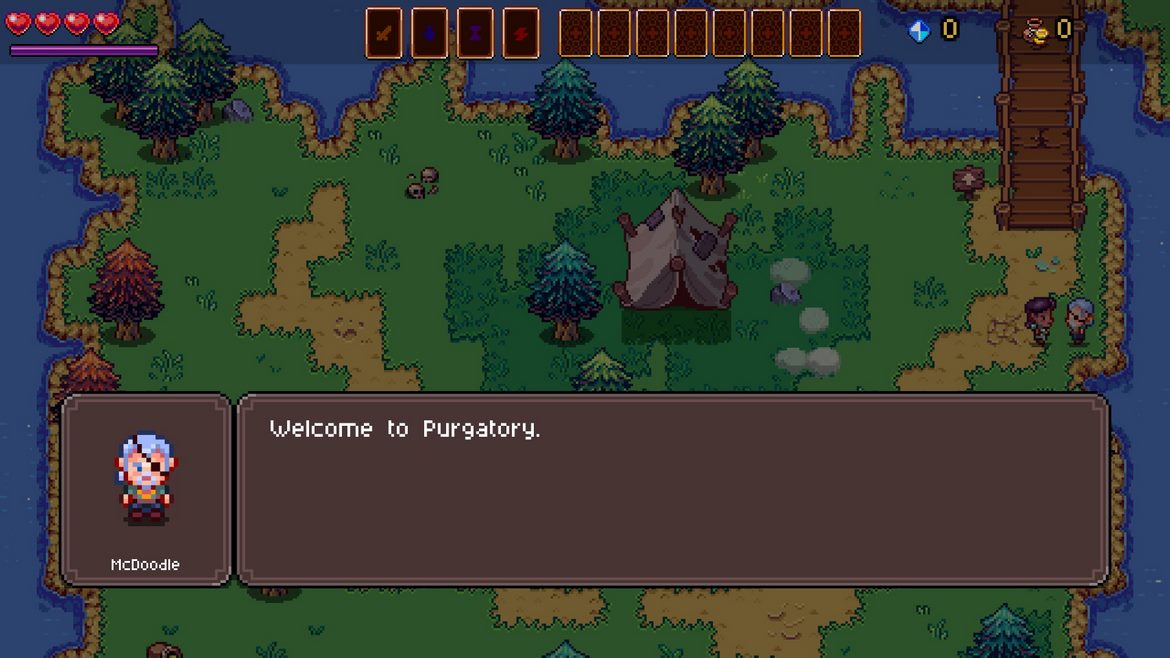This screenshot has height=658, width=1170.
Task: Select the sword ability card
Action: click(383, 33)
